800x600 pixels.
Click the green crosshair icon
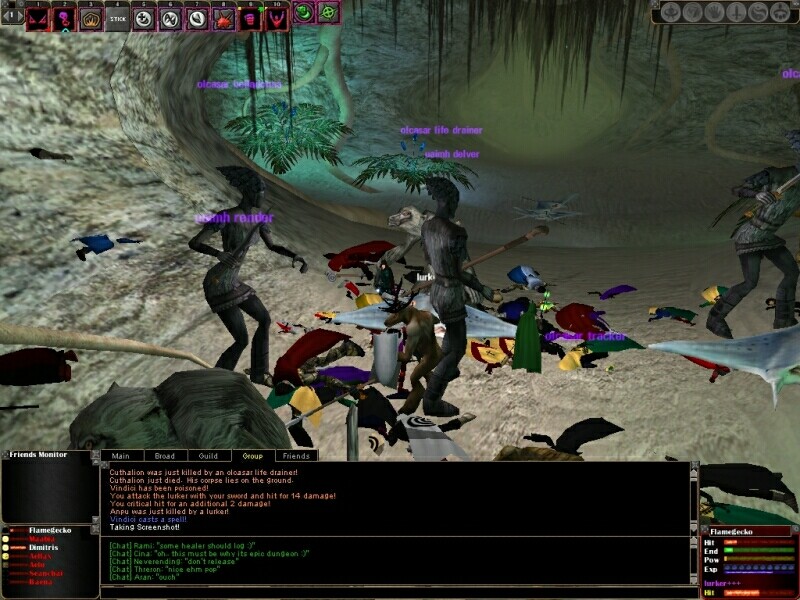pos(327,14)
